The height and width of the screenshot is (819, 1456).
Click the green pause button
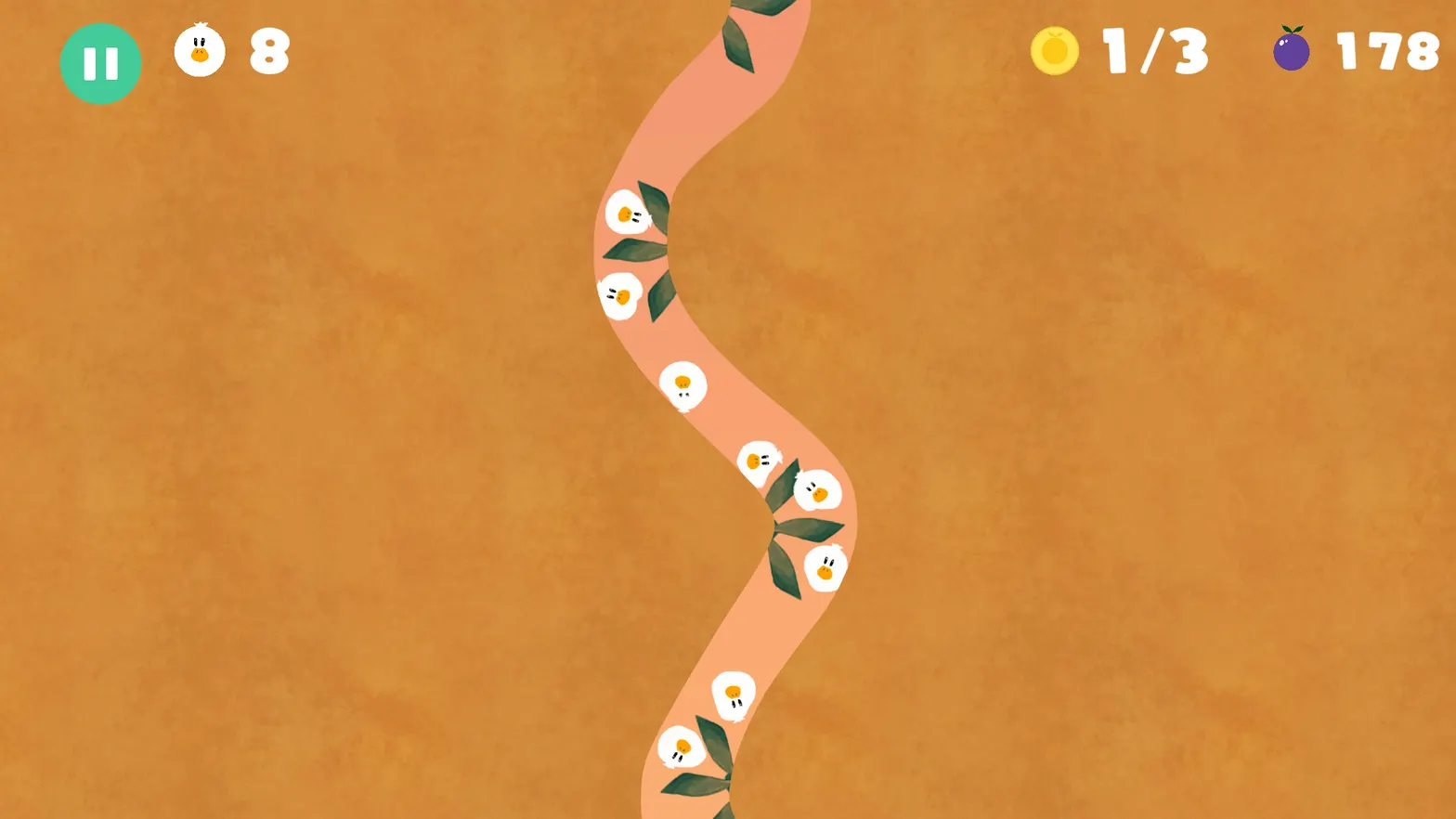click(100, 62)
